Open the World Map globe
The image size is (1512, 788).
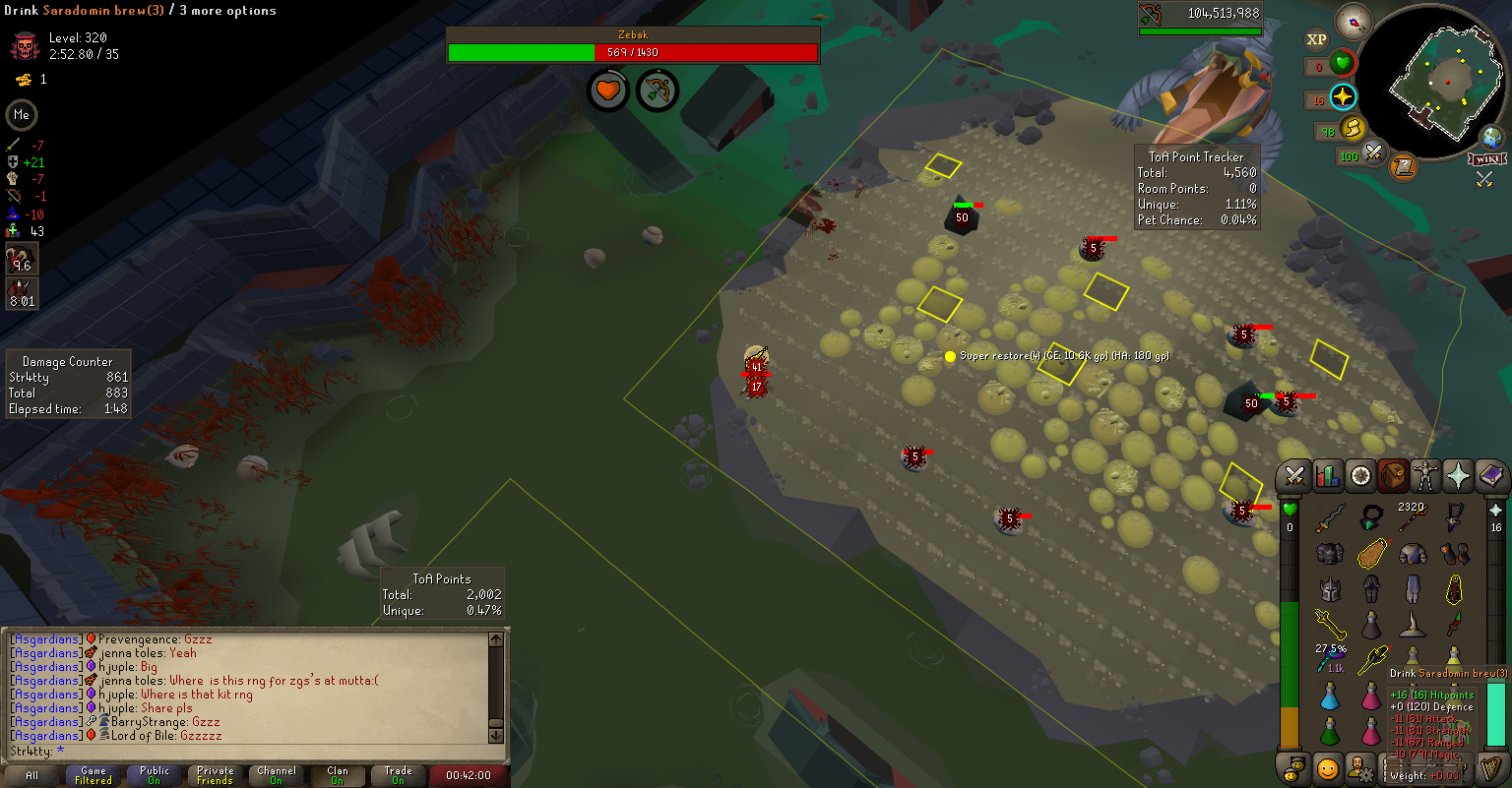1491,138
